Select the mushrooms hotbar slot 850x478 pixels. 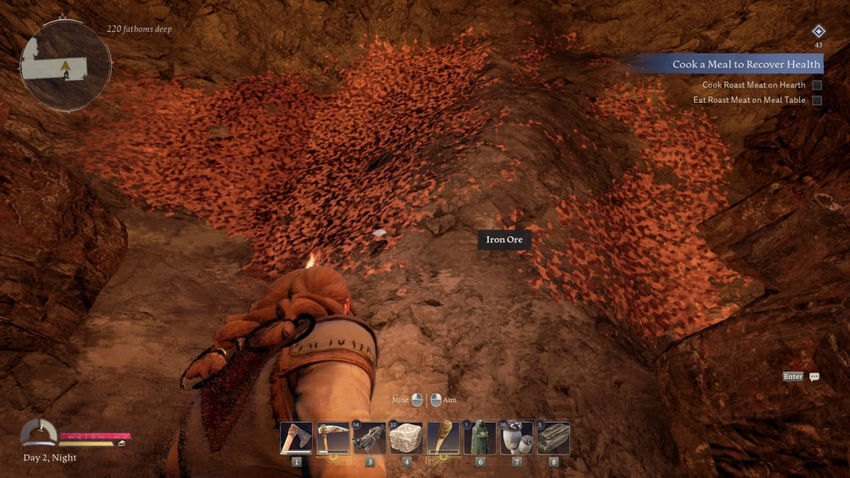coord(516,438)
